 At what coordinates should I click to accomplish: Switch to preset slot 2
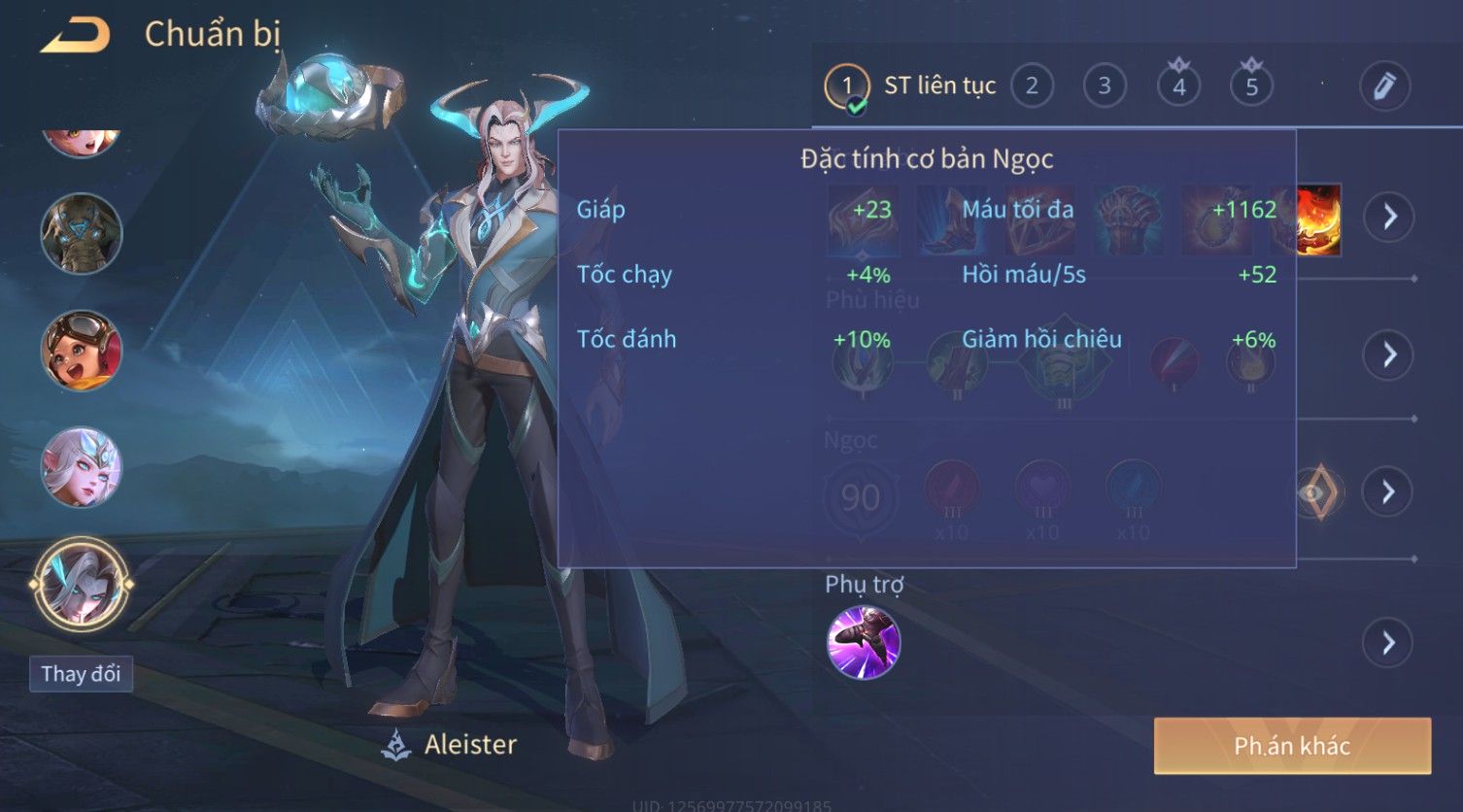click(1032, 86)
